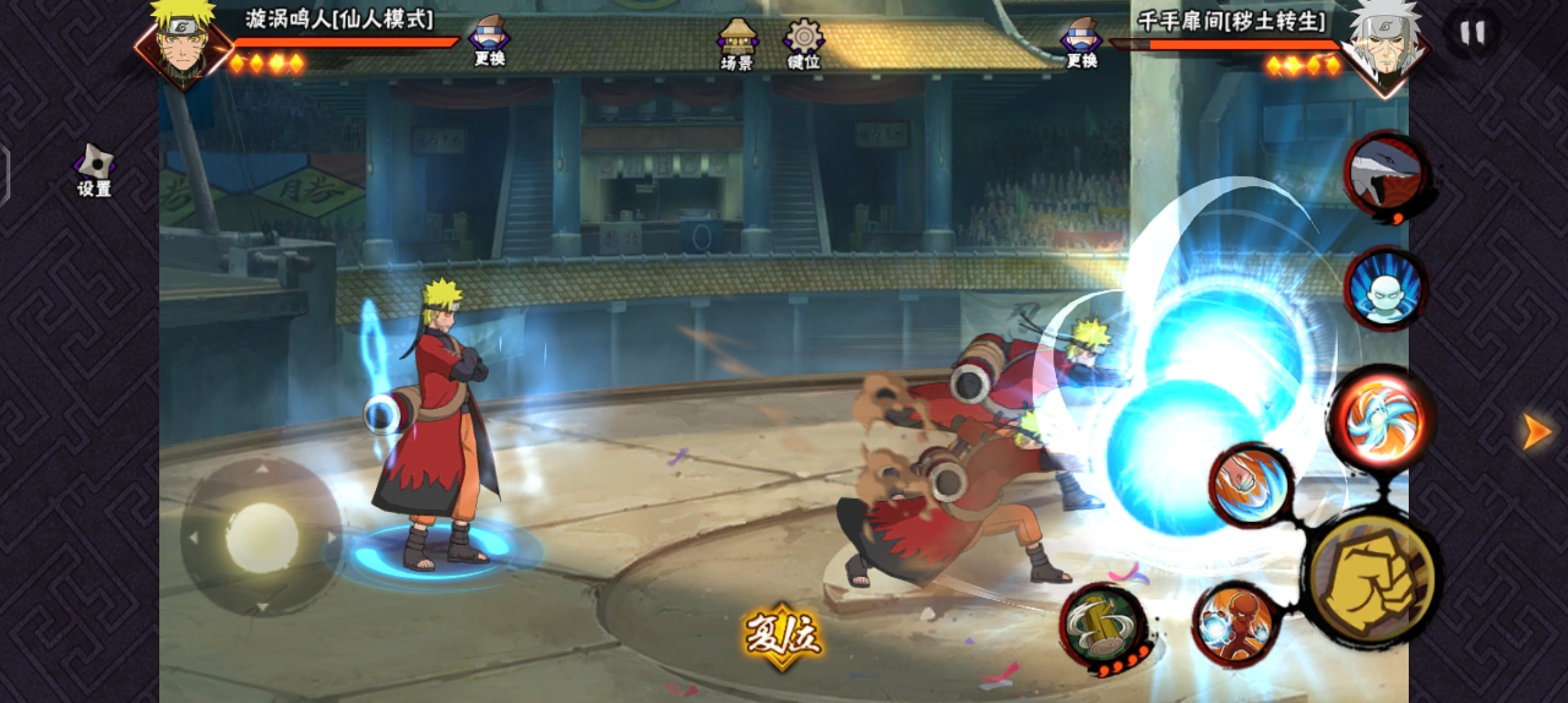Open the 设置 settings shuriken icon

tap(94, 170)
